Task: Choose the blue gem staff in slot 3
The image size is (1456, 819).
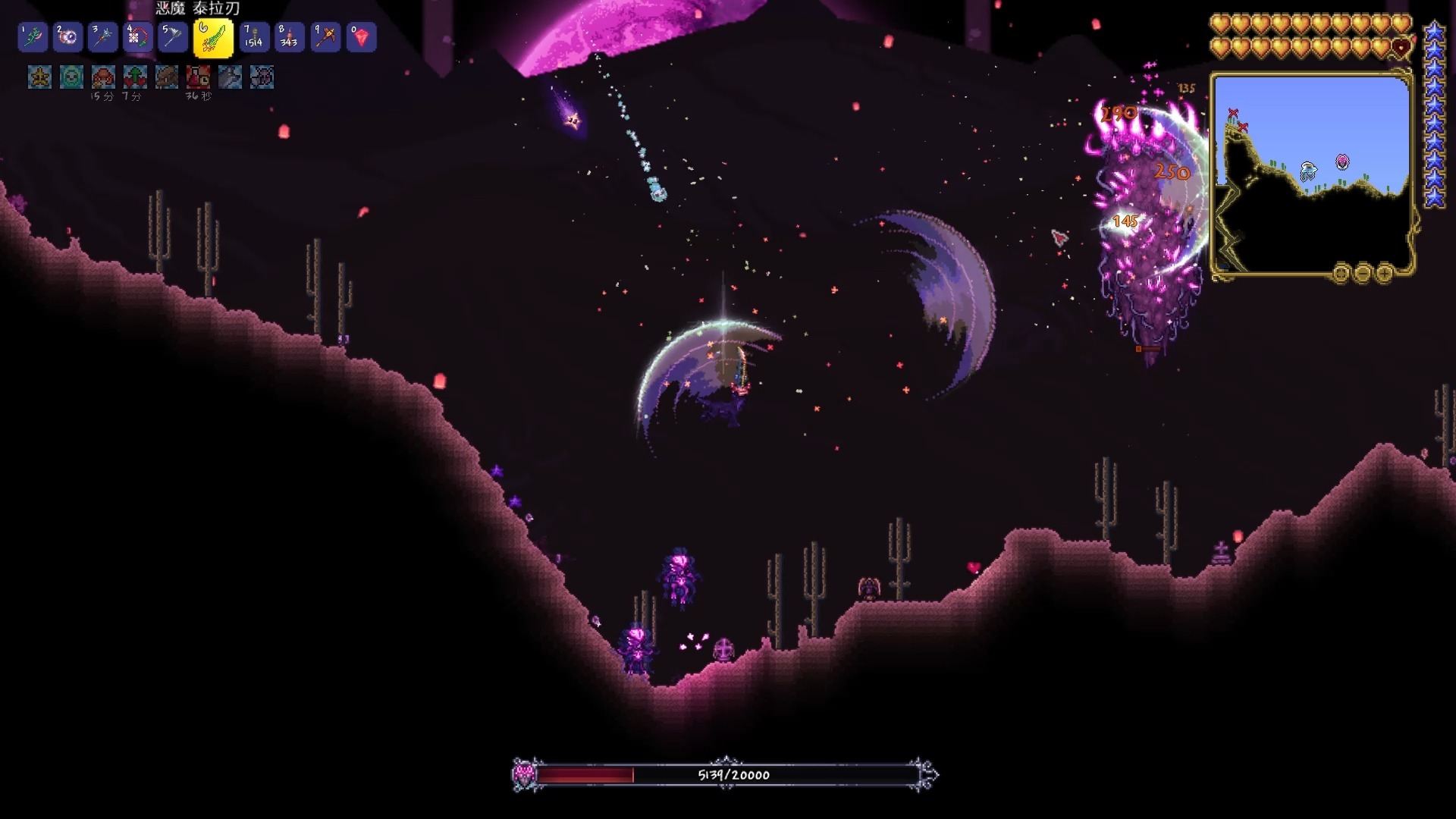Action: pyautogui.click(x=102, y=37)
